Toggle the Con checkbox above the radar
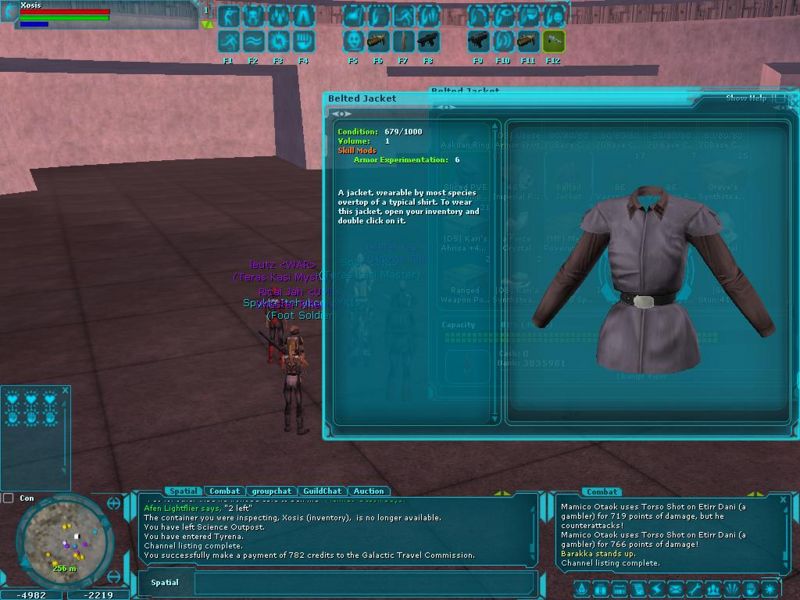 click(9, 497)
